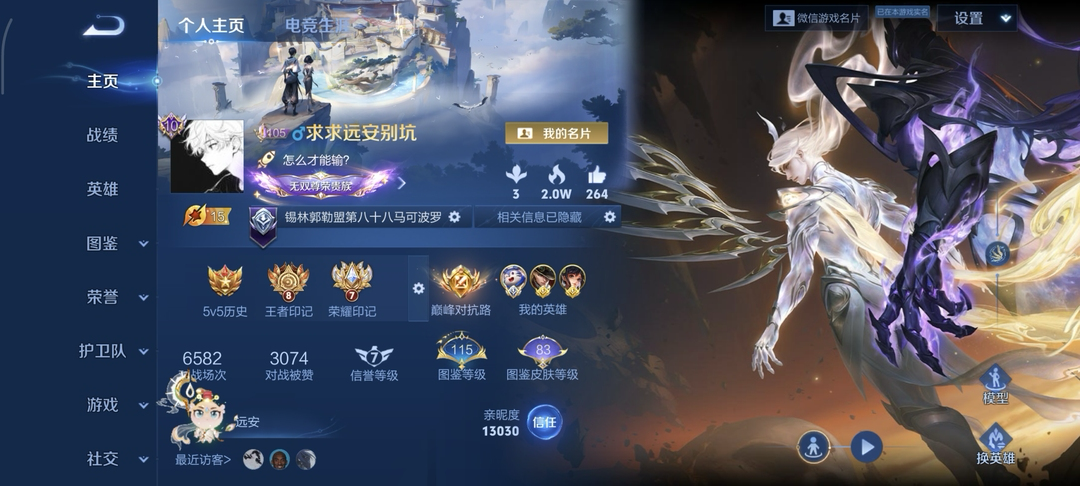Open 我的名片 card button

(556, 133)
